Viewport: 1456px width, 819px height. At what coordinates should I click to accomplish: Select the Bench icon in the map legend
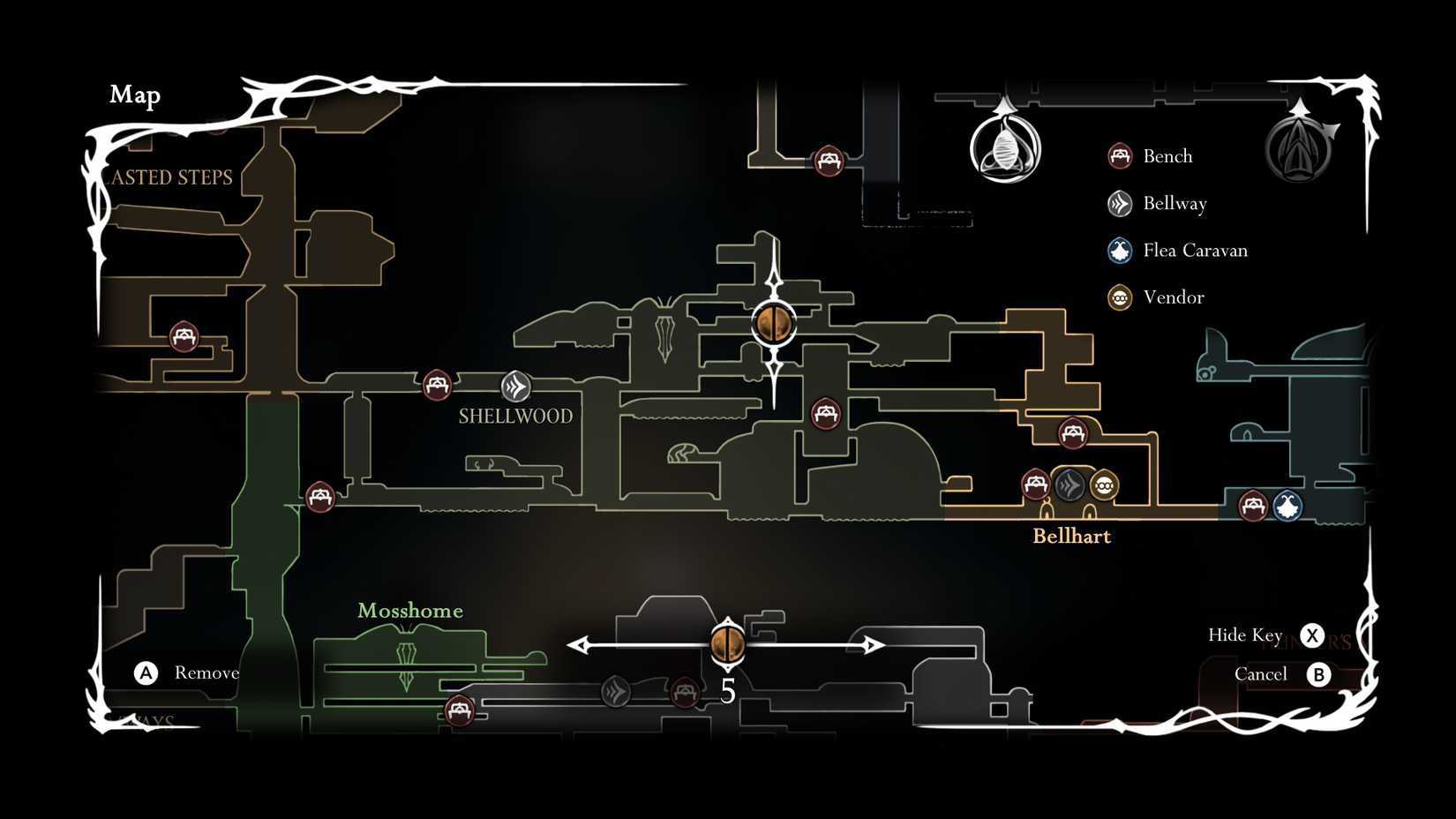(x=1119, y=155)
